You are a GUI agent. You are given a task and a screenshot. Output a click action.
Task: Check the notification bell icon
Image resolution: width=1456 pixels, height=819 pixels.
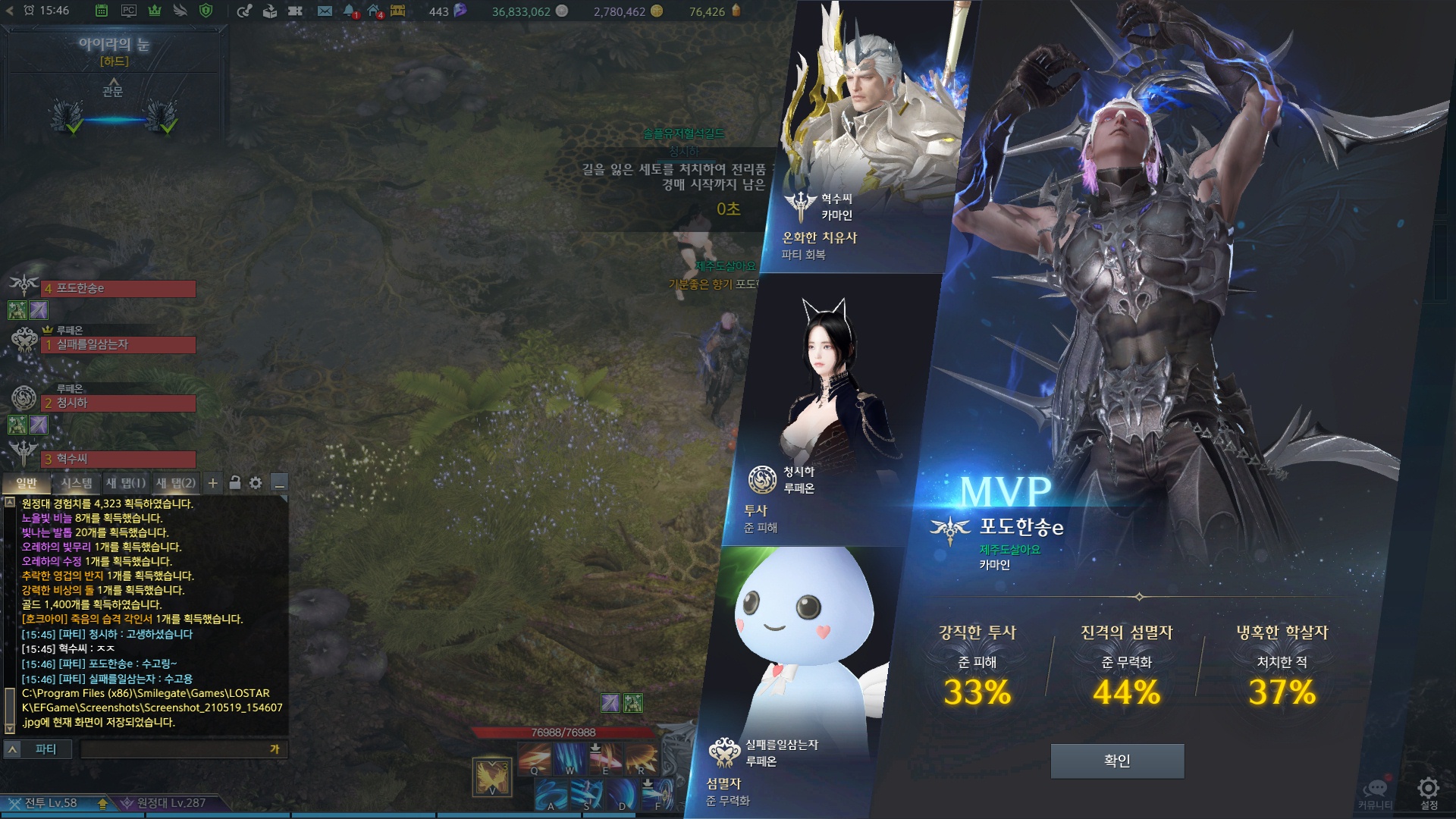pyautogui.click(x=349, y=11)
